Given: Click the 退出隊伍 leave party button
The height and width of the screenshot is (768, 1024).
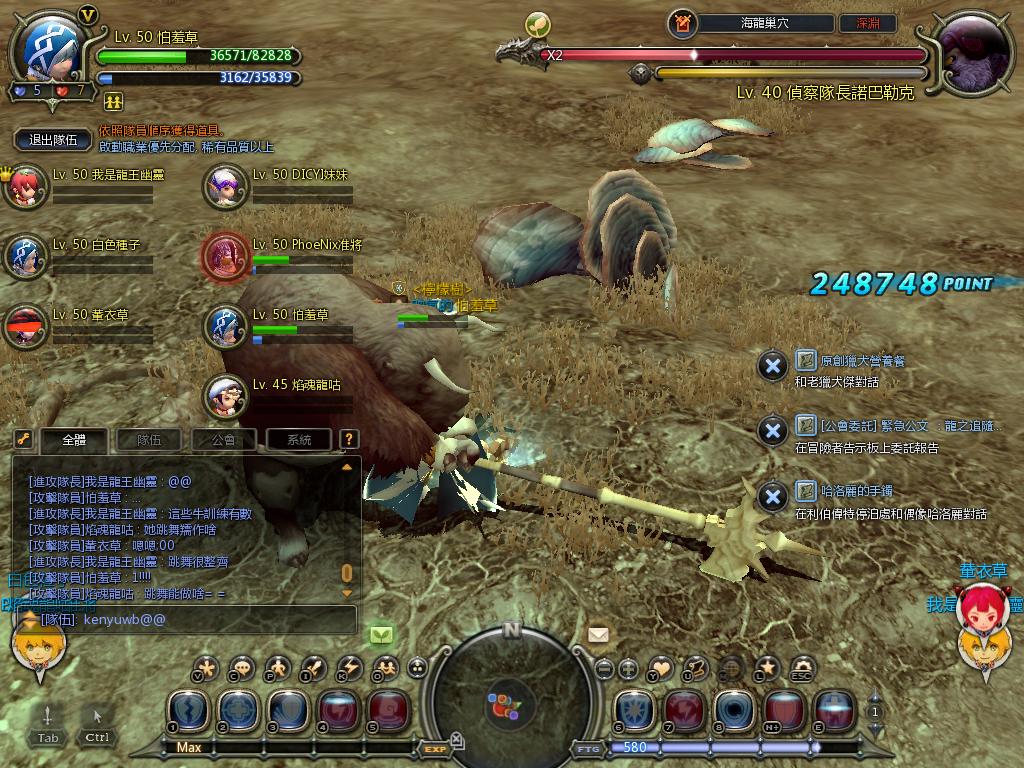Looking at the screenshot, I should [53, 141].
